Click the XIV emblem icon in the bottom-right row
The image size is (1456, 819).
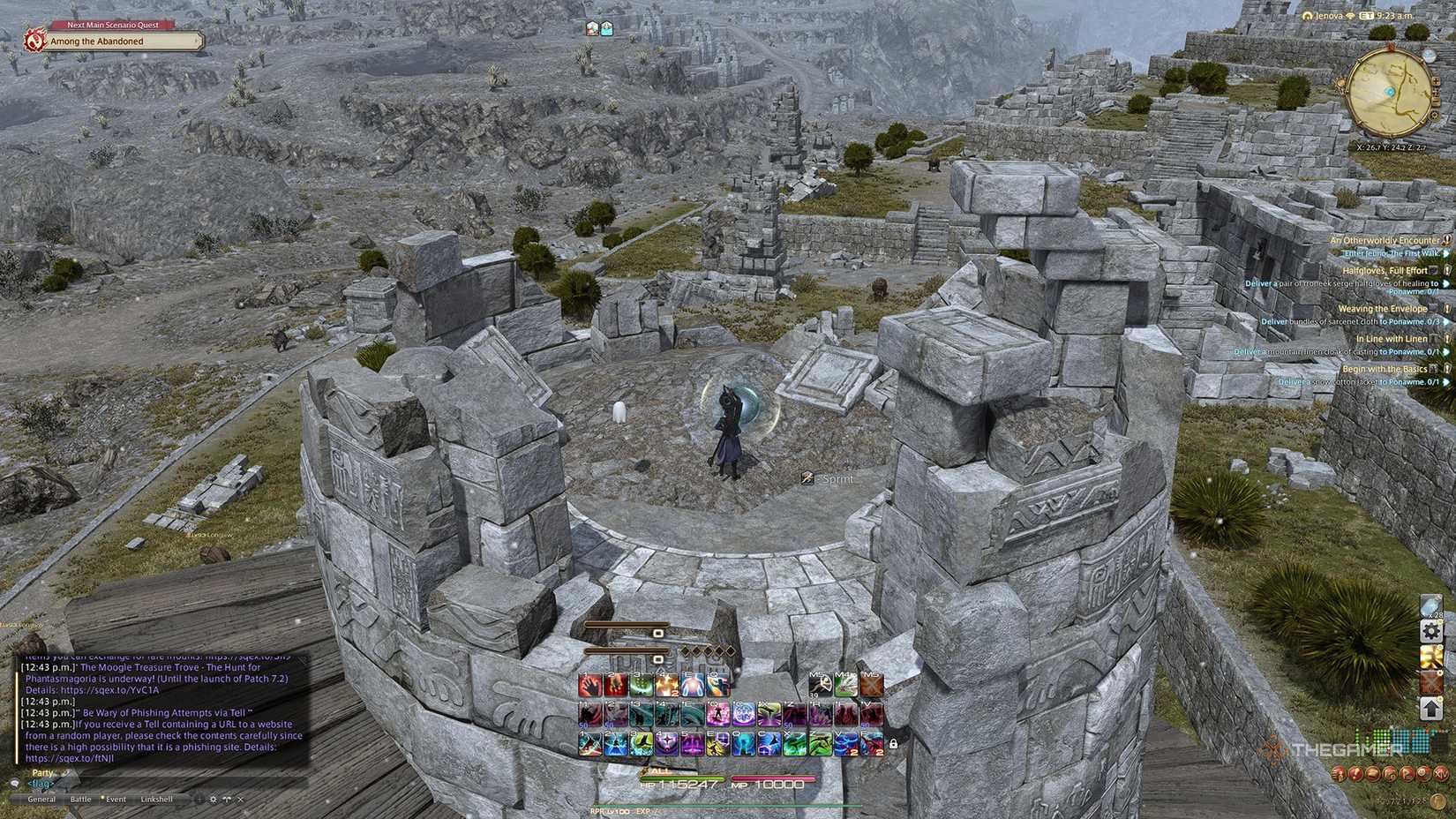[1441, 775]
